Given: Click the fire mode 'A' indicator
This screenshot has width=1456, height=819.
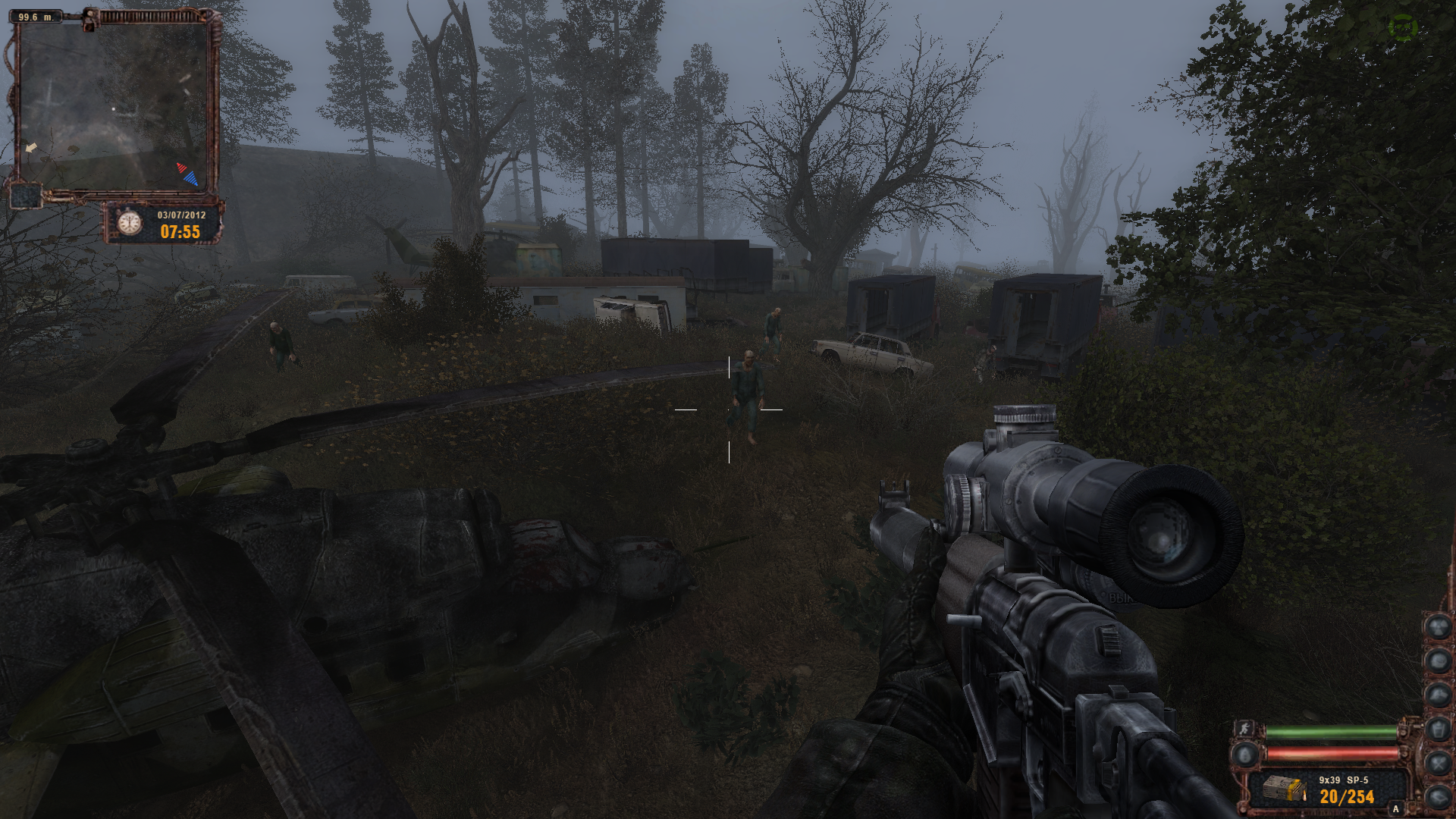Looking at the screenshot, I should [1395, 809].
